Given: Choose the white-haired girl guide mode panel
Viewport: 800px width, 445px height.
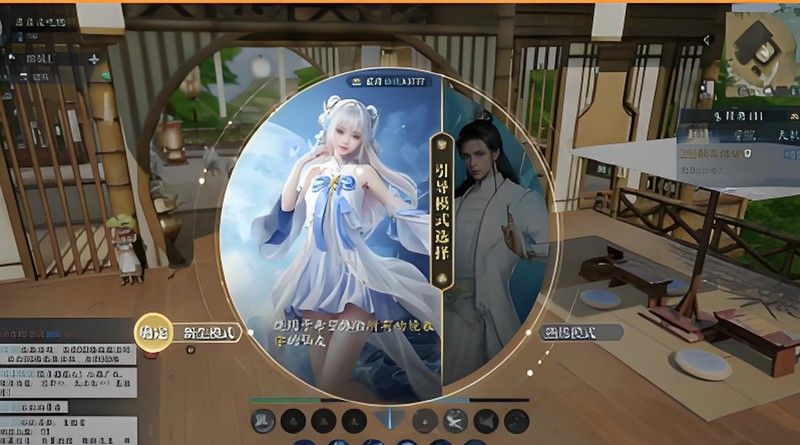Looking at the screenshot, I should tap(330, 230).
